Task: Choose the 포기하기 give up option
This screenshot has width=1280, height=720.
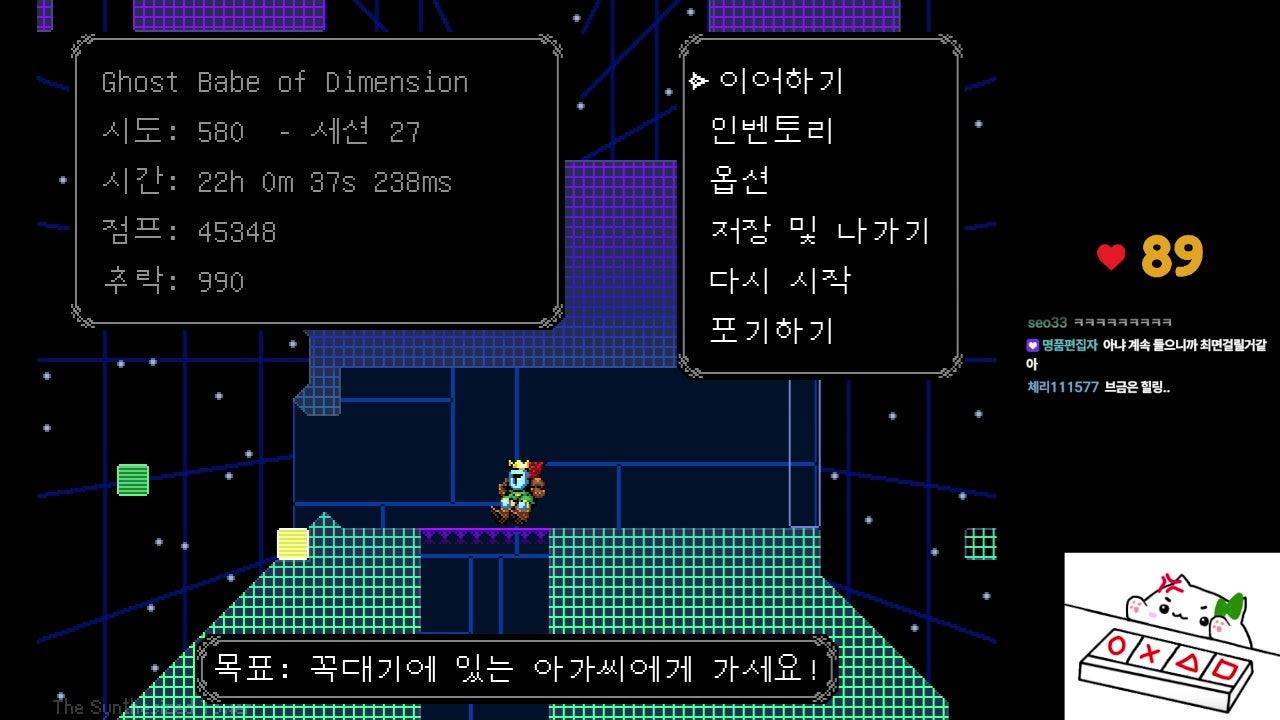Action: pos(771,331)
